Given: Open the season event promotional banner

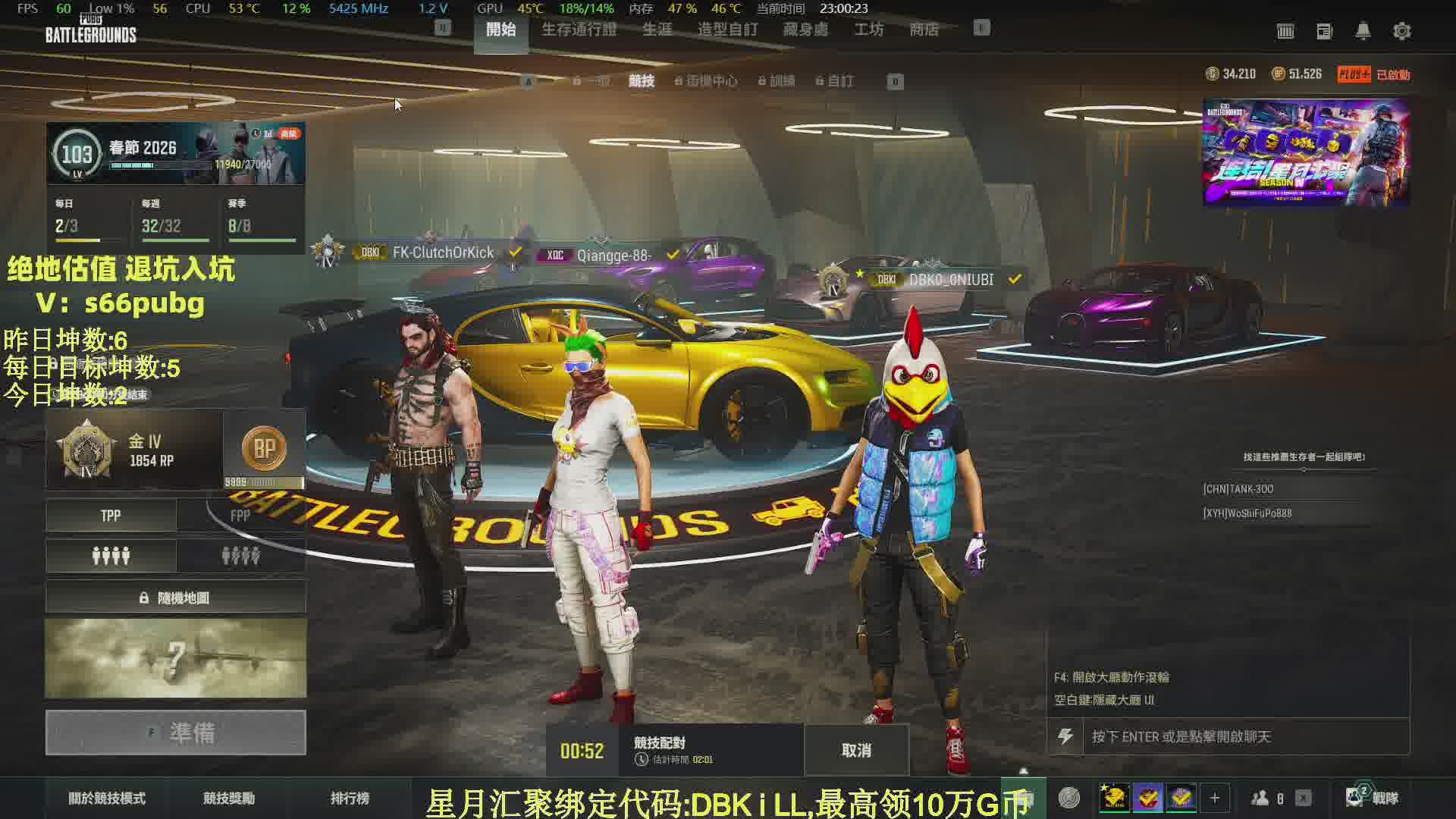Looking at the screenshot, I should 1305,152.
